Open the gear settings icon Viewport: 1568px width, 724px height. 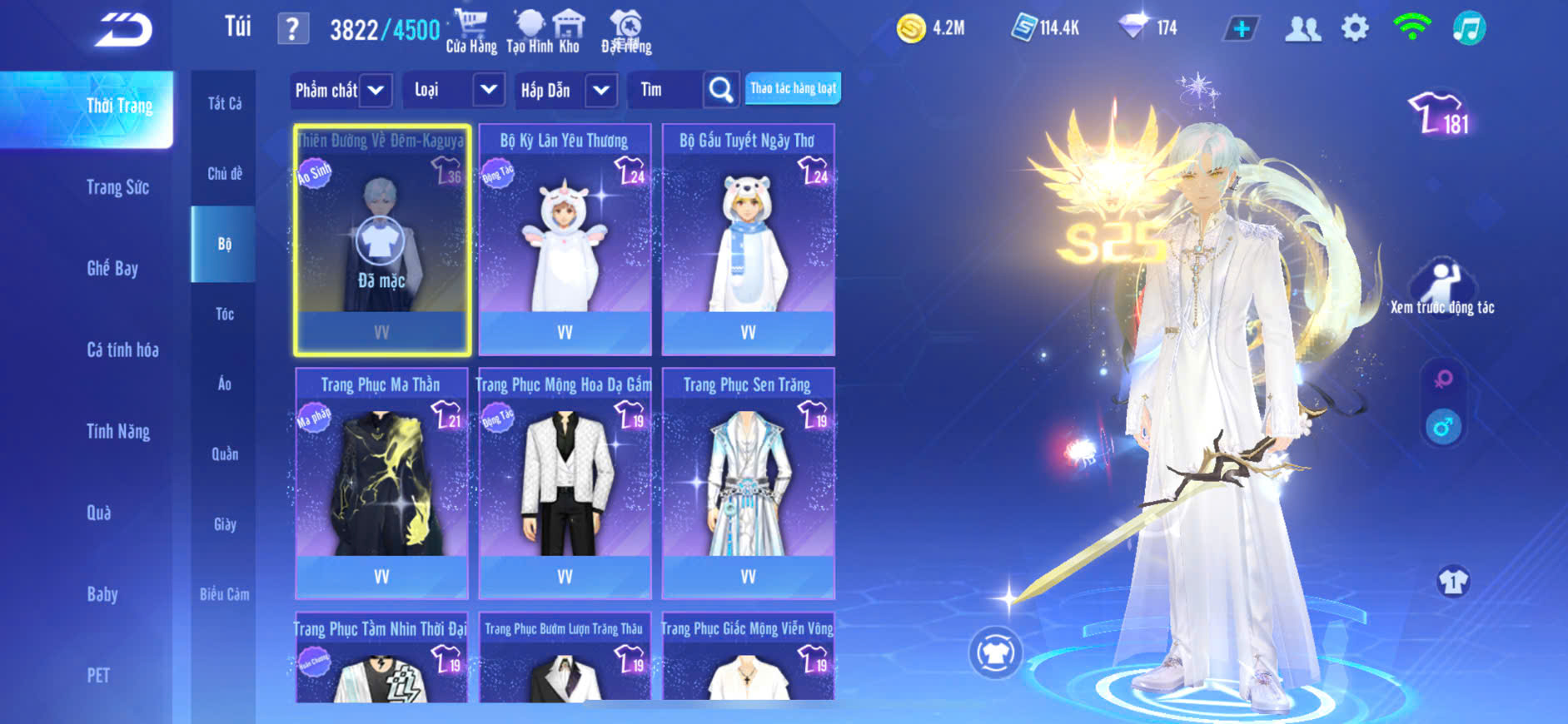click(x=1355, y=28)
